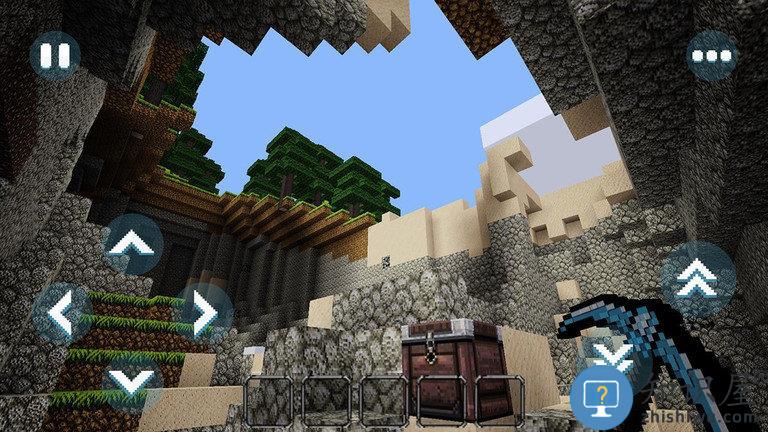The height and width of the screenshot is (432, 768).
Task: Tap the move left arrow
Action: tap(62, 314)
